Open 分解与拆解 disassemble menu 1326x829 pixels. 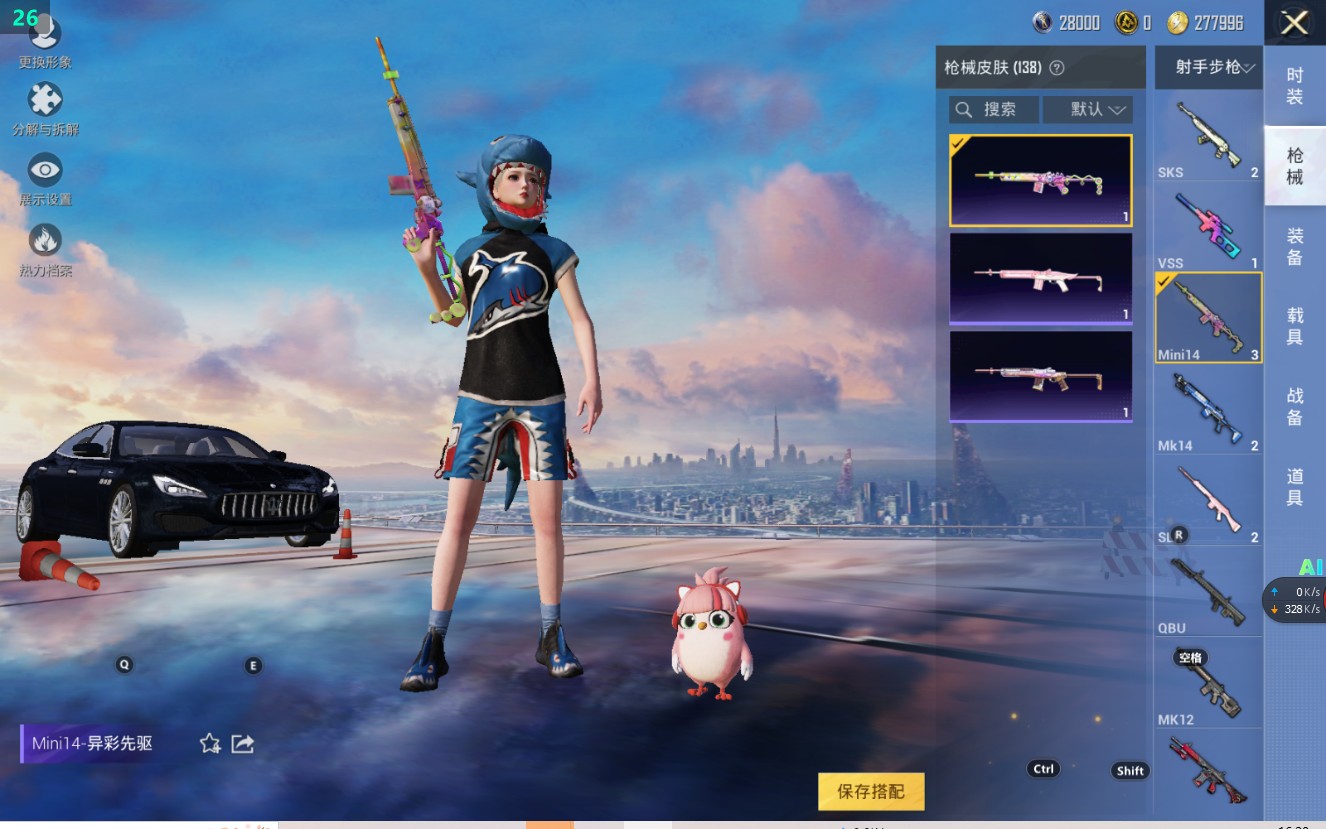click(x=45, y=109)
